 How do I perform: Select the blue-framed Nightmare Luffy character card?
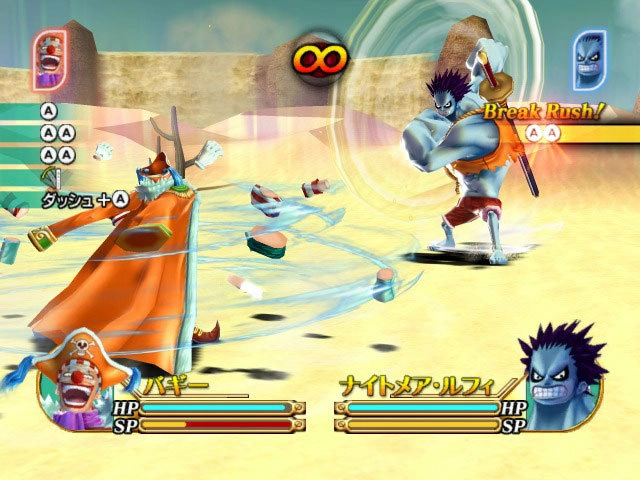pyautogui.click(x=590, y=59)
